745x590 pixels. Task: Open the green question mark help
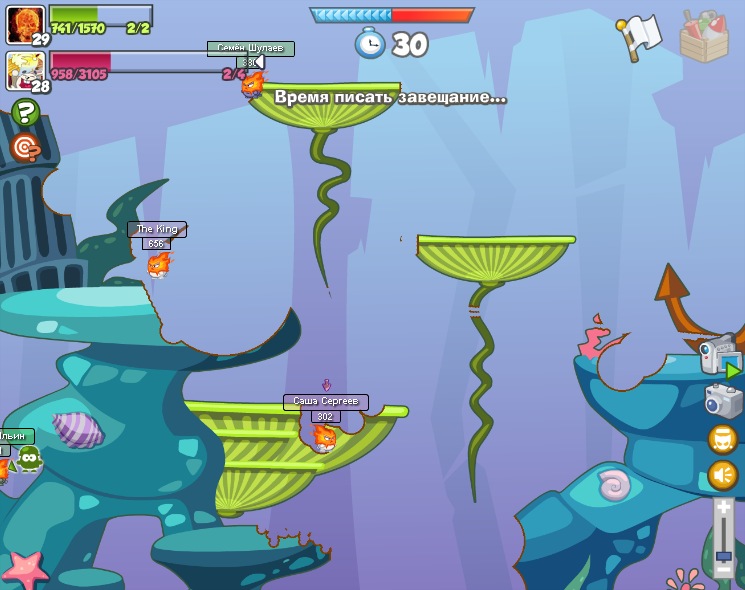[x=26, y=112]
